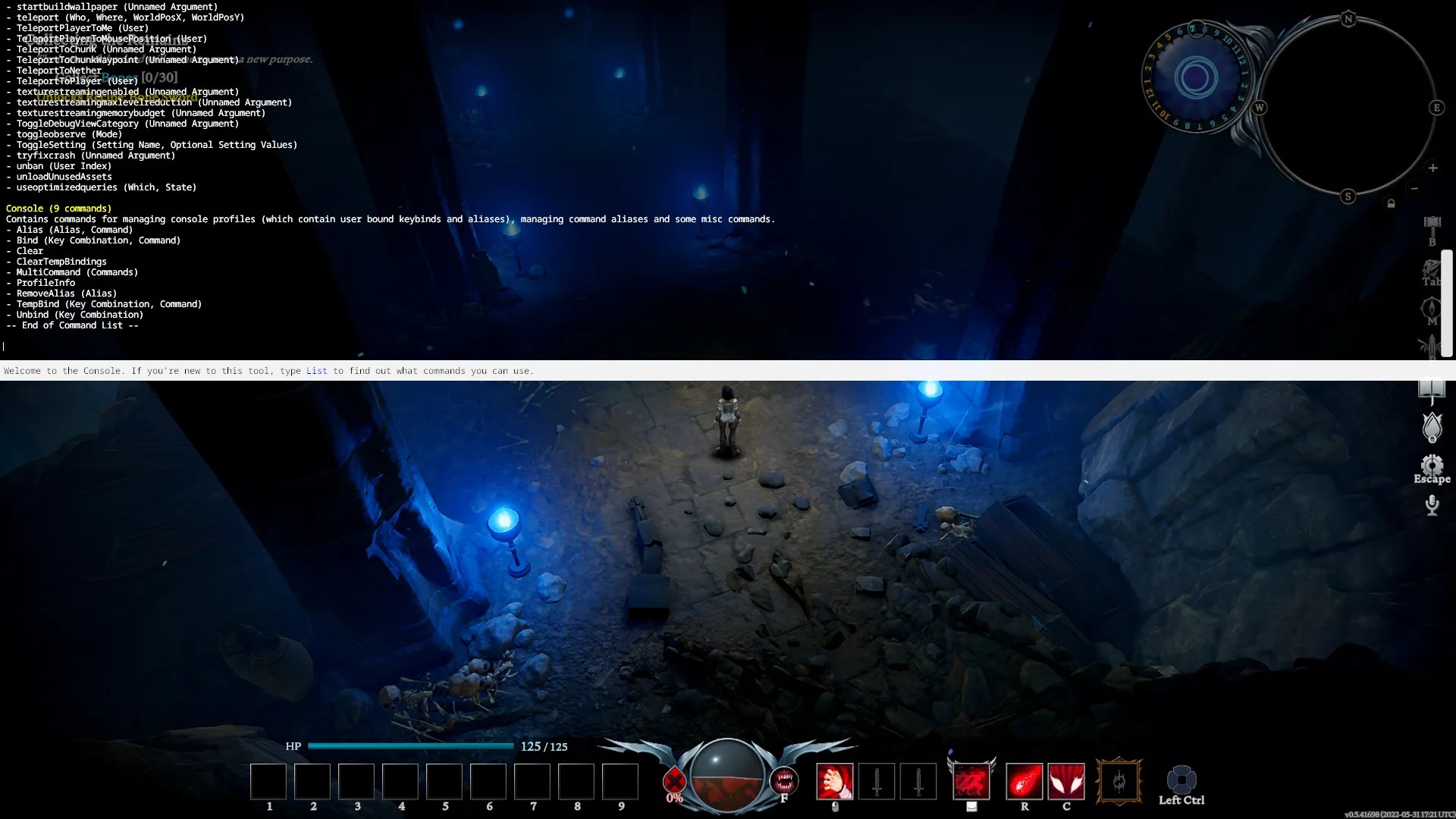Click the empty ultimate ability frame
This screenshot has height=819, width=1456.
pyautogui.click(x=1119, y=781)
